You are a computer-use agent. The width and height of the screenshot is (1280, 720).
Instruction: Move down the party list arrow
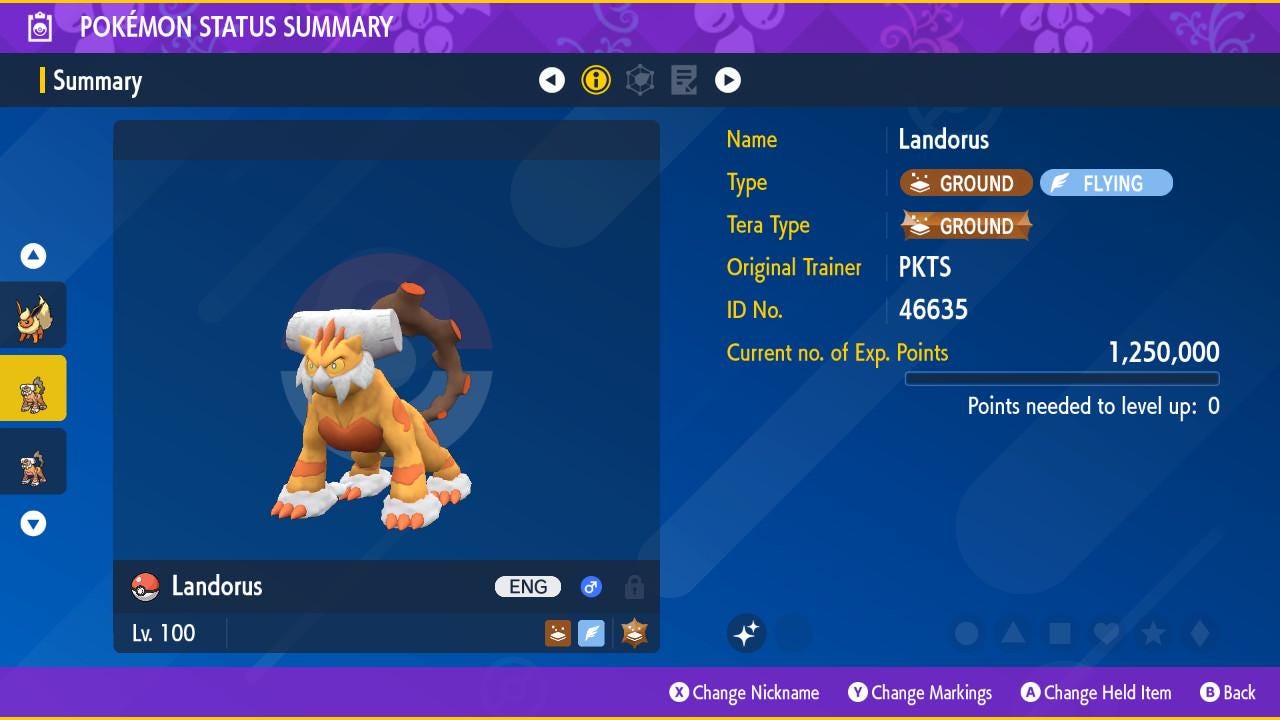tap(33, 523)
